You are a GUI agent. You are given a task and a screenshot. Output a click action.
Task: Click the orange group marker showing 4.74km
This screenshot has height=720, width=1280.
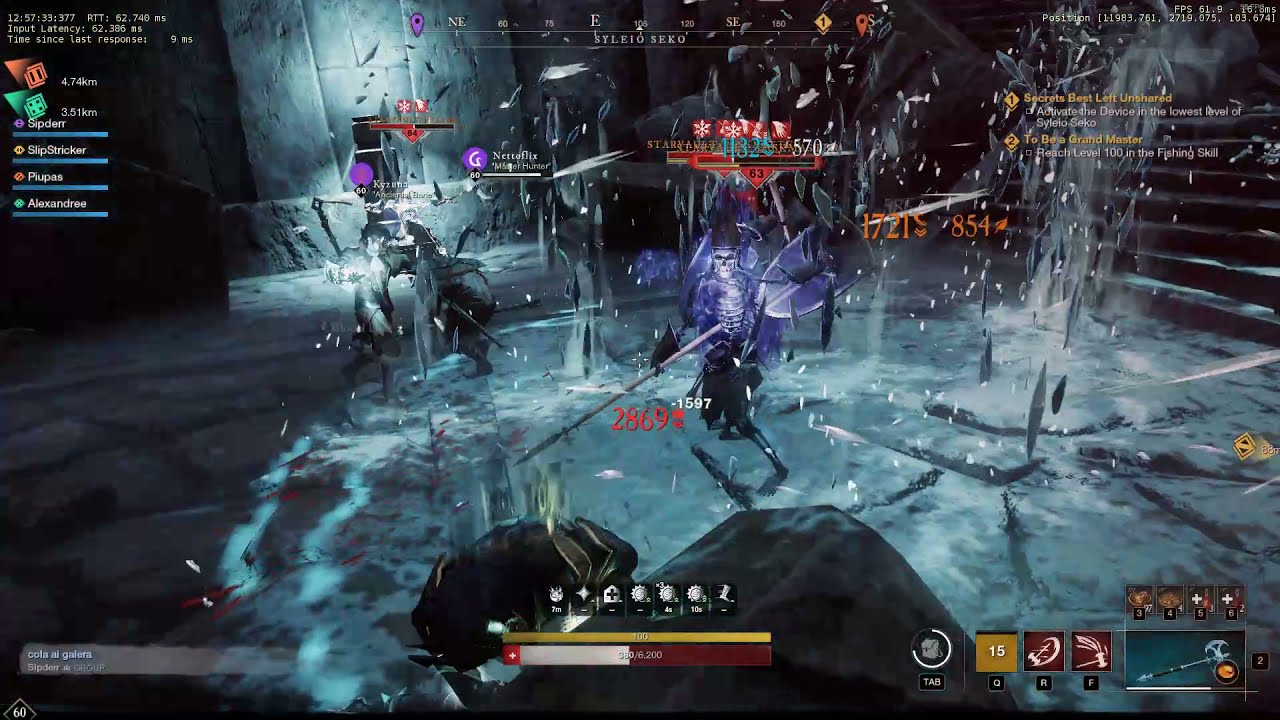click(35, 76)
